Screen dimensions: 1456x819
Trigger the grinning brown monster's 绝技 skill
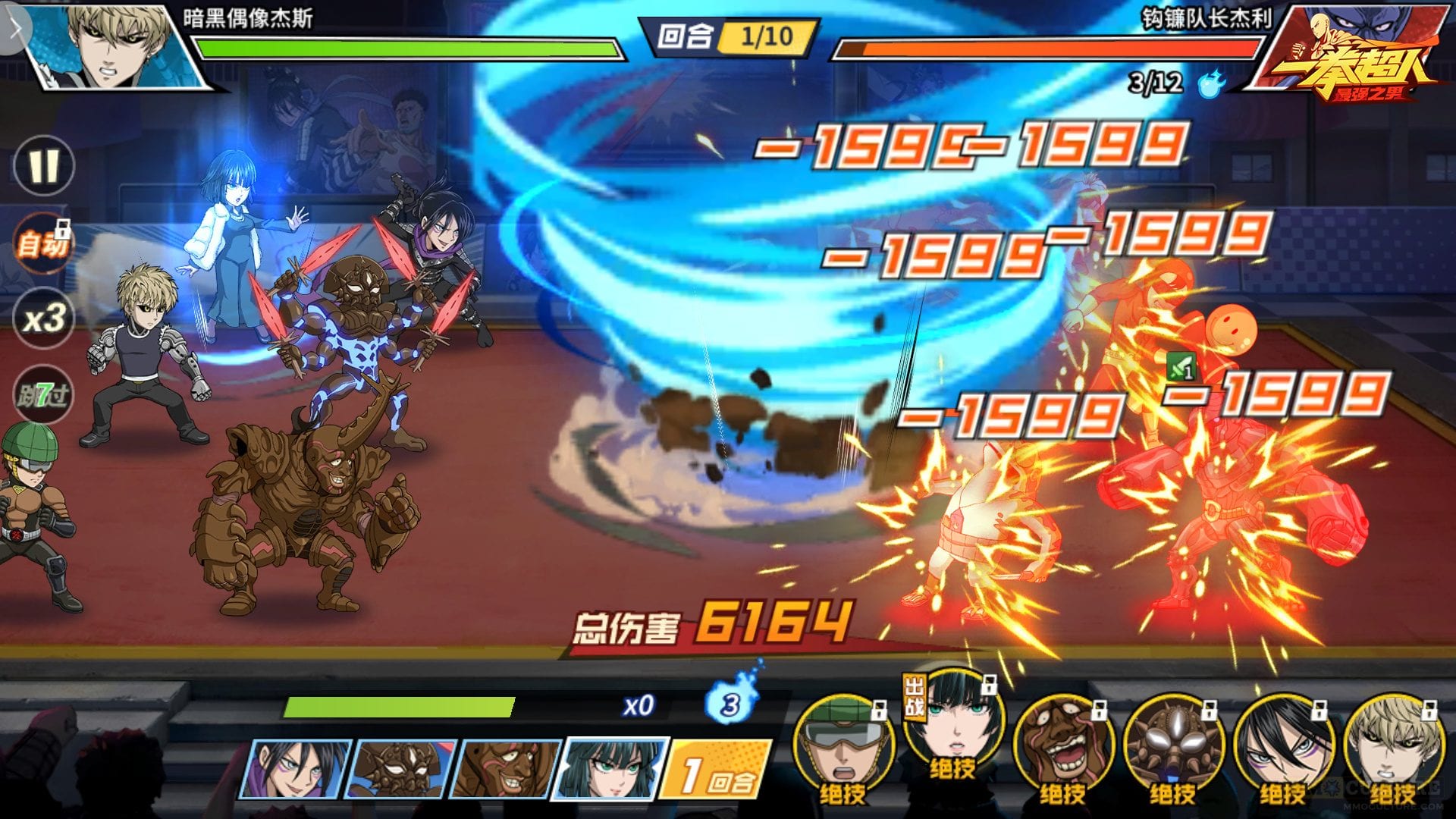pos(1063,747)
